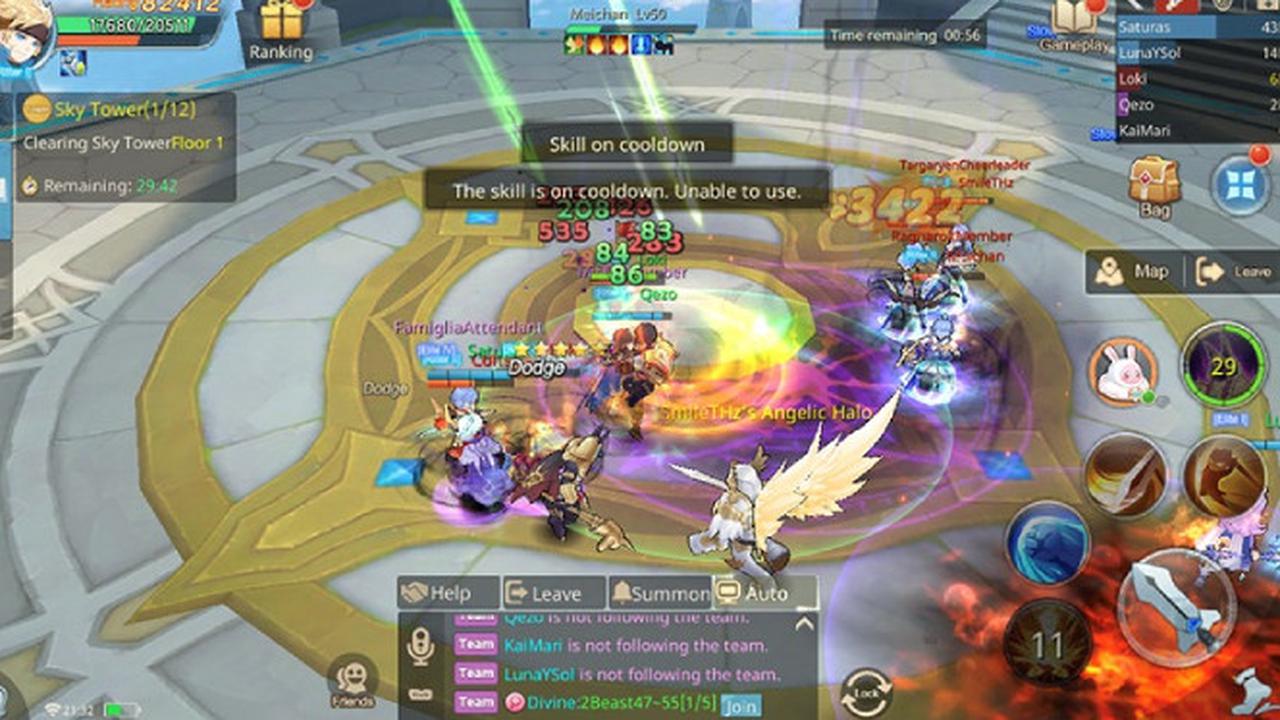The image size is (1280, 720).
Task: Select the rabbit pet icon
Action: 1122,373
